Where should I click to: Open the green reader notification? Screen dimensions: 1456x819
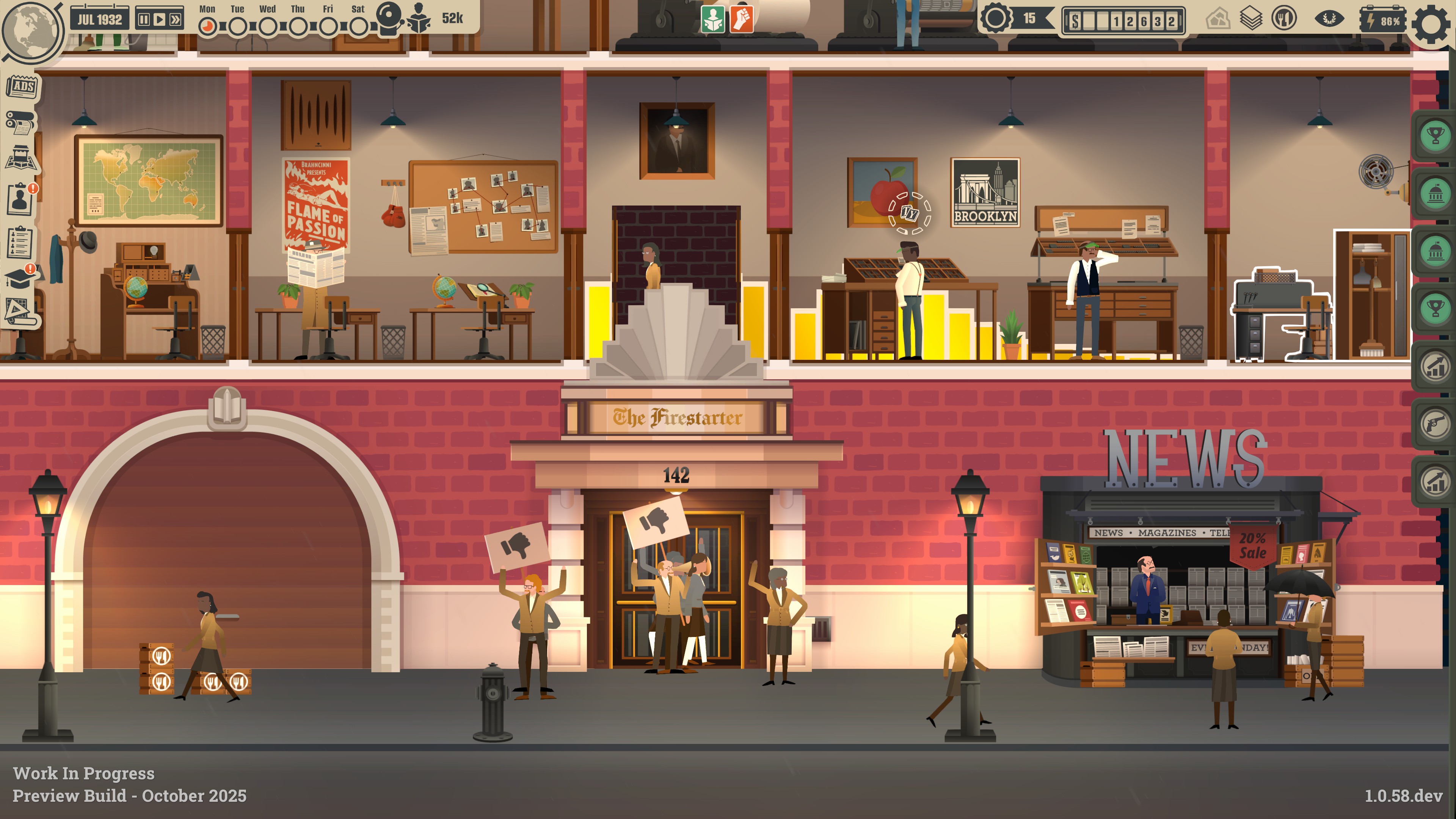coord(713,19)
